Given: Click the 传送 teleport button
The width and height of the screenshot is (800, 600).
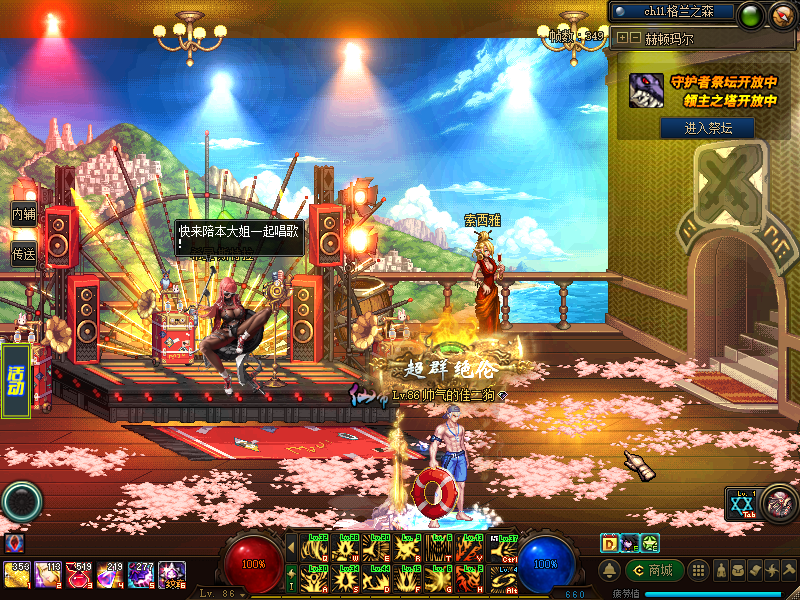Looking at the screenshot, I should point(23,254).
